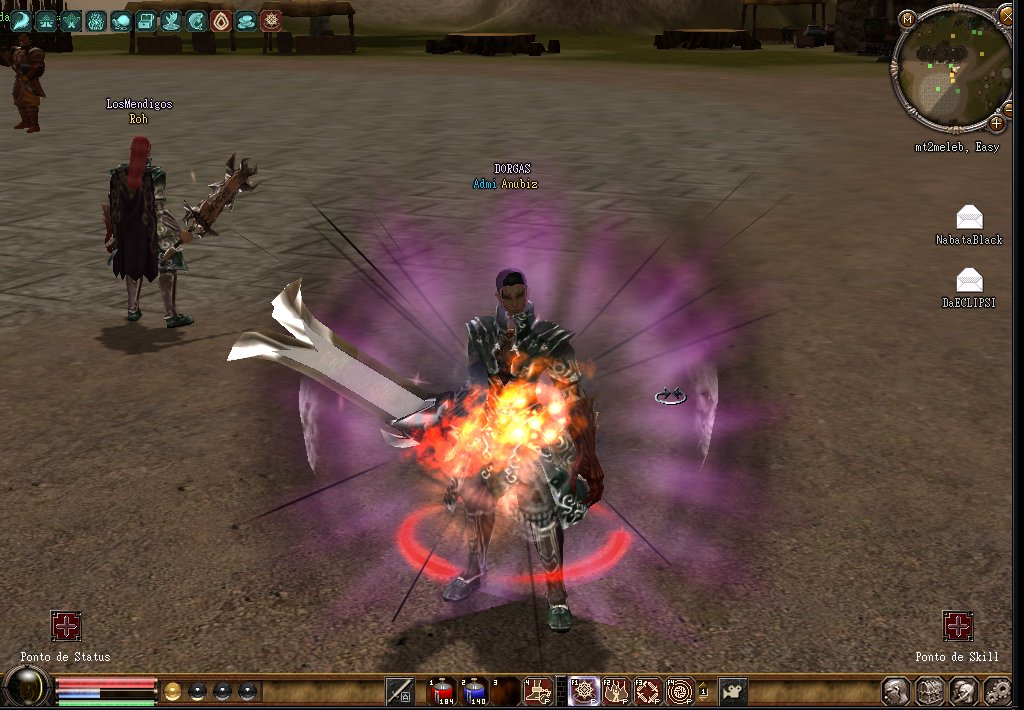Open the DaECLIPSI message envelope

[969, 280]
